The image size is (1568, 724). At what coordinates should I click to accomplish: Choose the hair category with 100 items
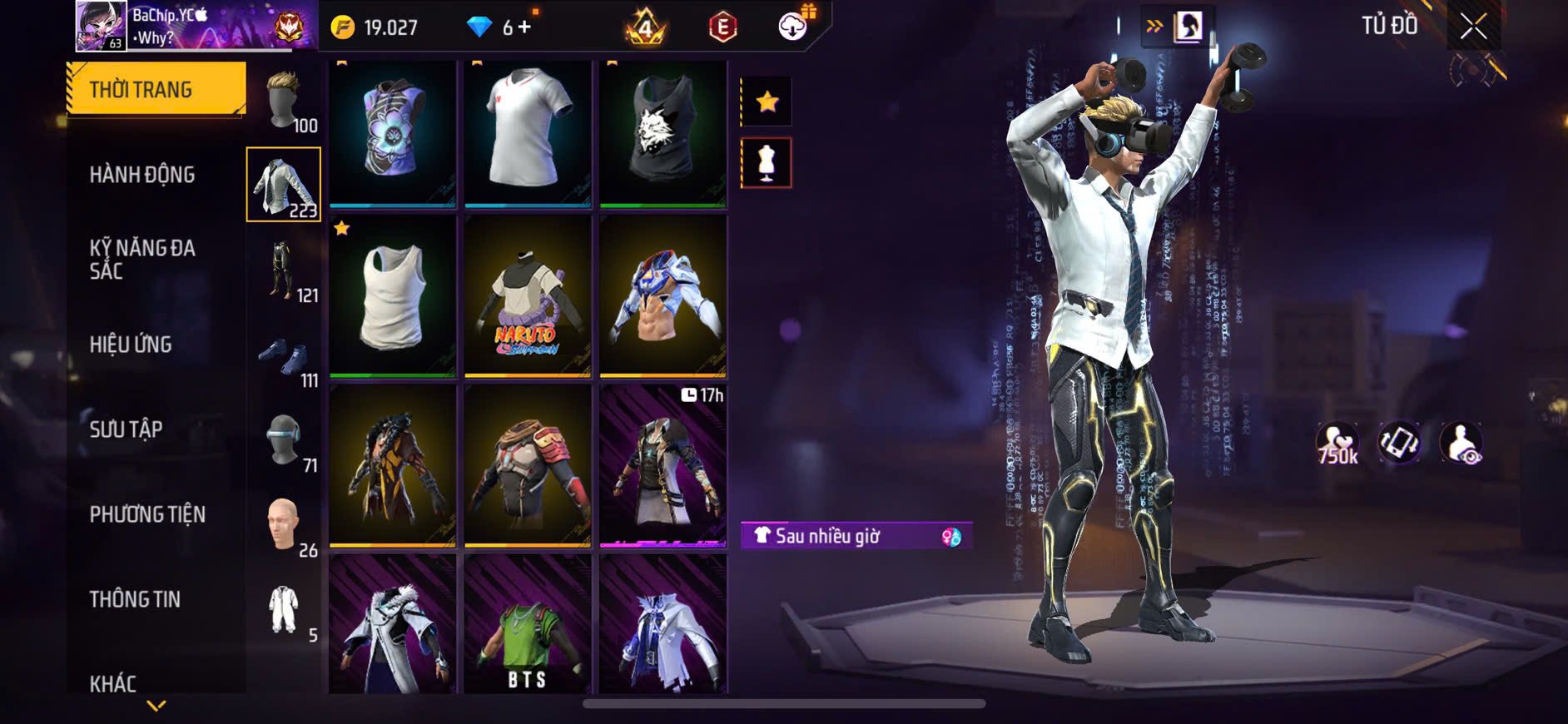coord(285,102)
